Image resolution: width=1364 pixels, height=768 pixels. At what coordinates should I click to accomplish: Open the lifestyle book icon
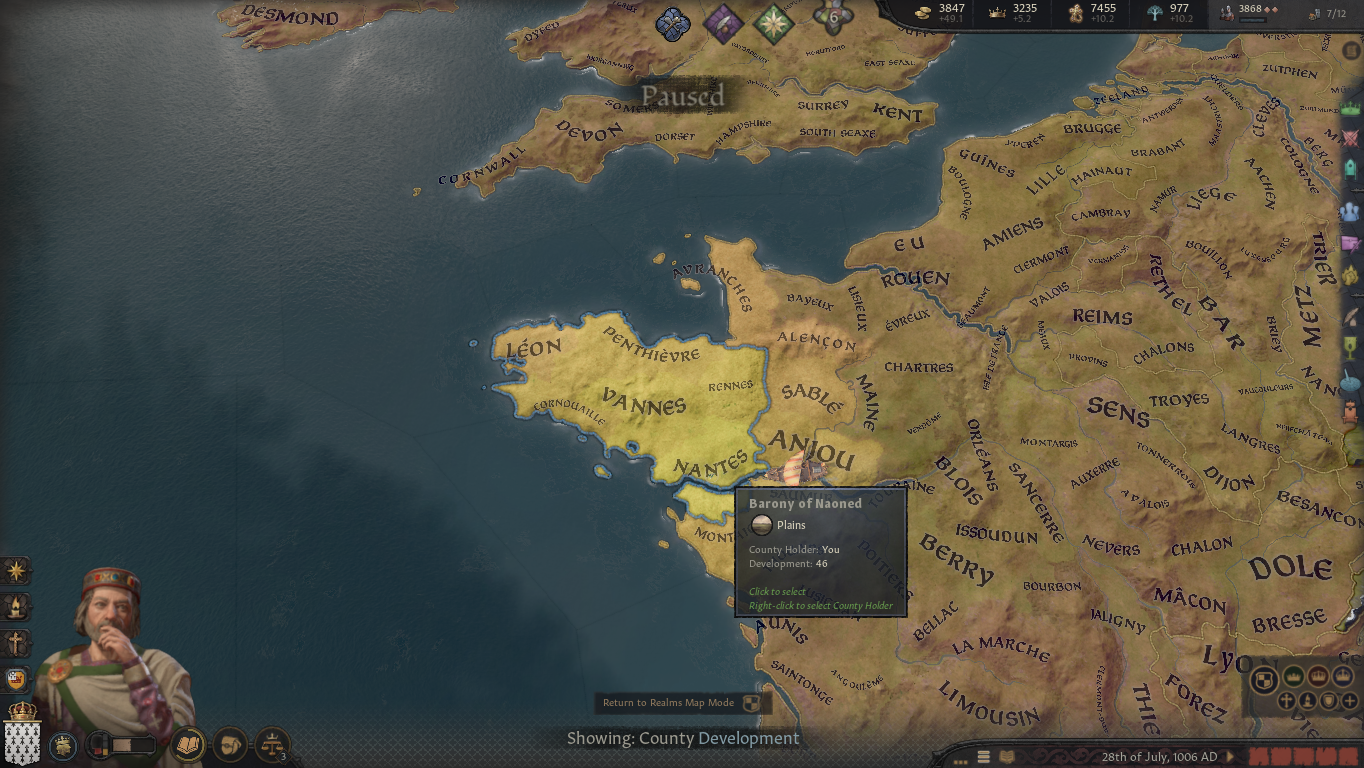tap(188, 744)
